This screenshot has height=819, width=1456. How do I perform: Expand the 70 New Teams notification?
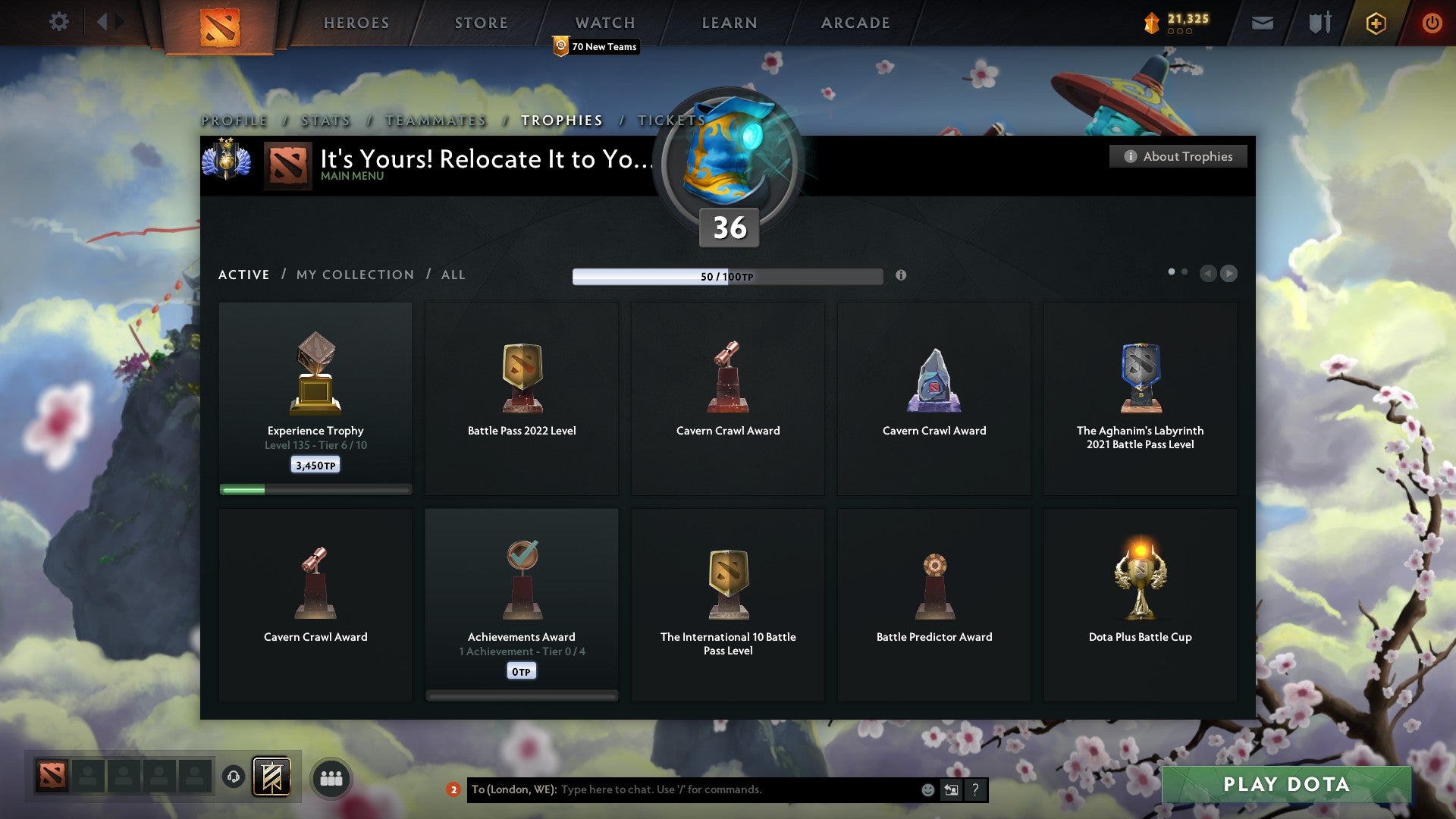[596, 46]
